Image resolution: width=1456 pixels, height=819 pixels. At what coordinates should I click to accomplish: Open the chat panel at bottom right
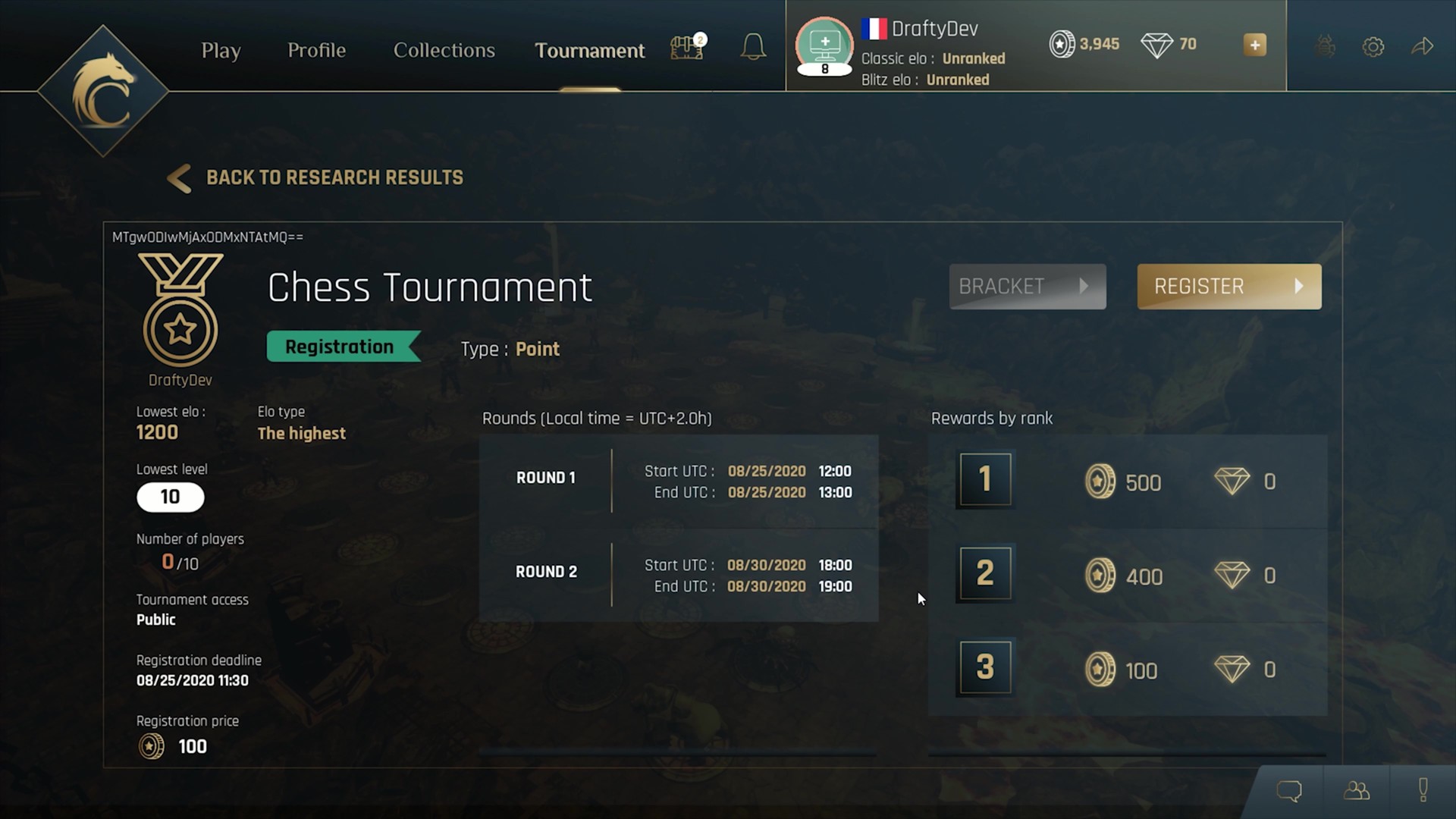tap(1289, 791)
